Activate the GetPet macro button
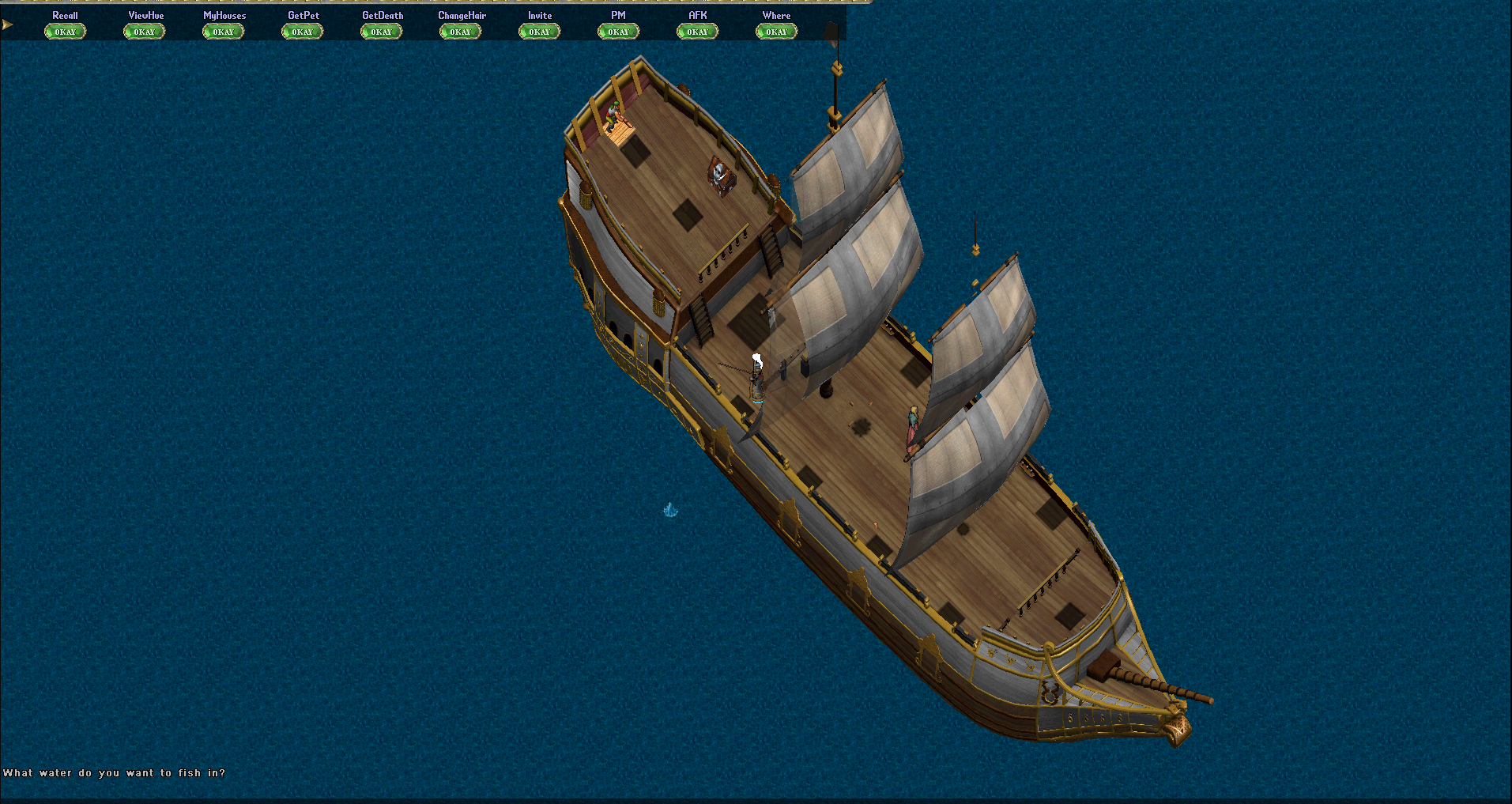The height and width of the screenshot is (804, 1512). coord(301,31)
